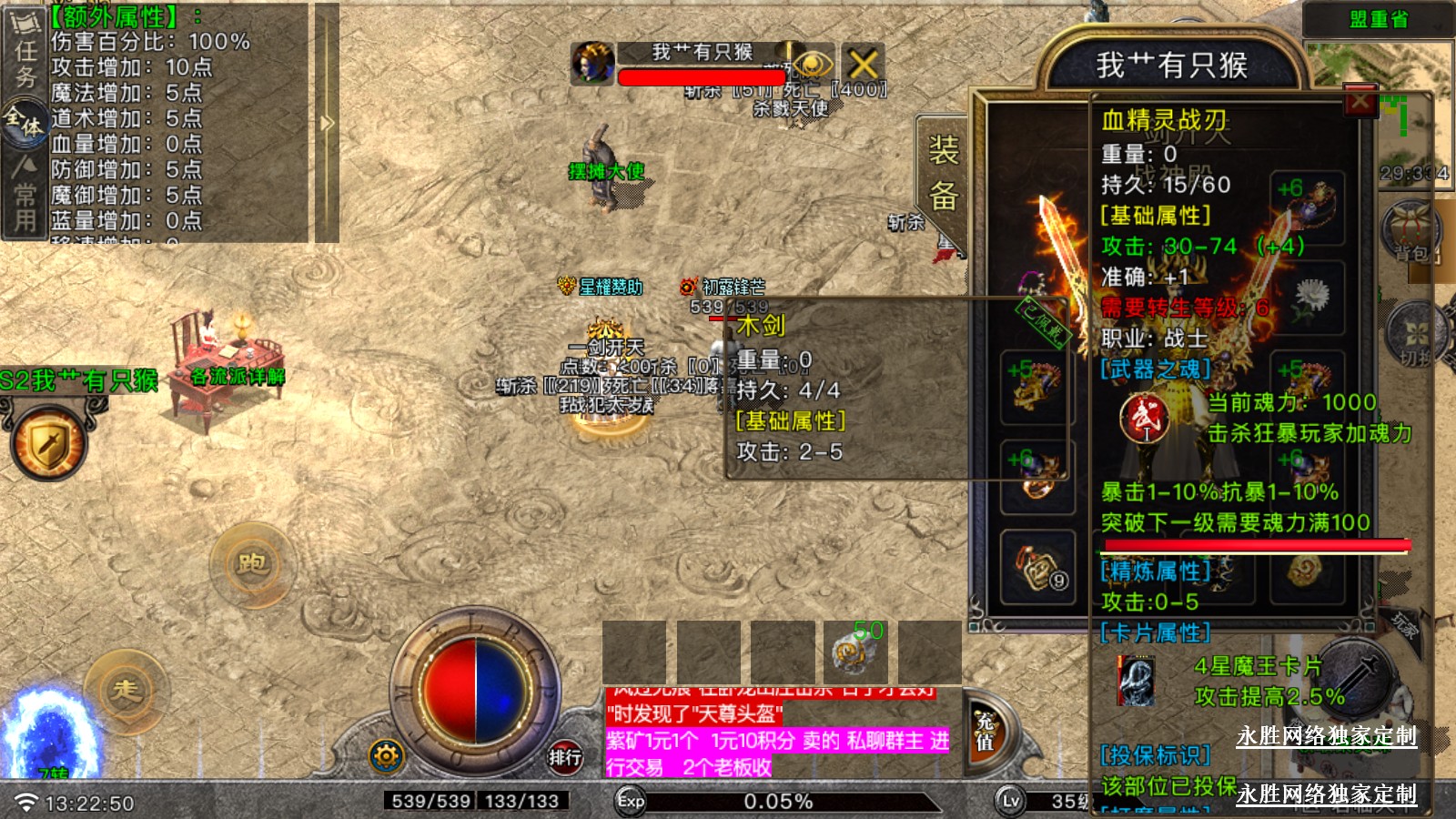The image size is (1456, 819).
Task: Tap the 走 walk button
Action: [126, 691]
